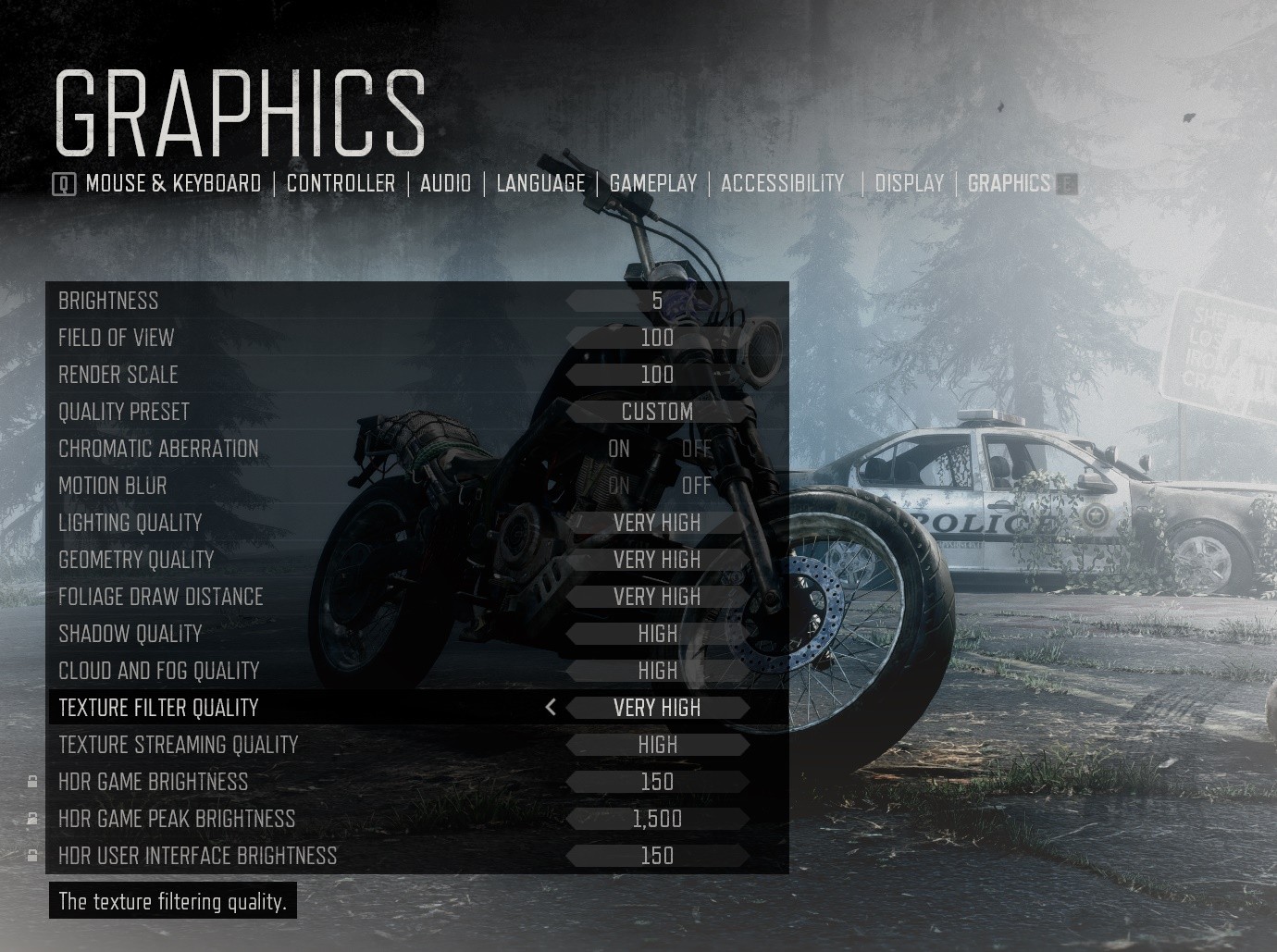Set Chromatic Aberration to ON
The image size is (1277, 952).
click(618, 449)
